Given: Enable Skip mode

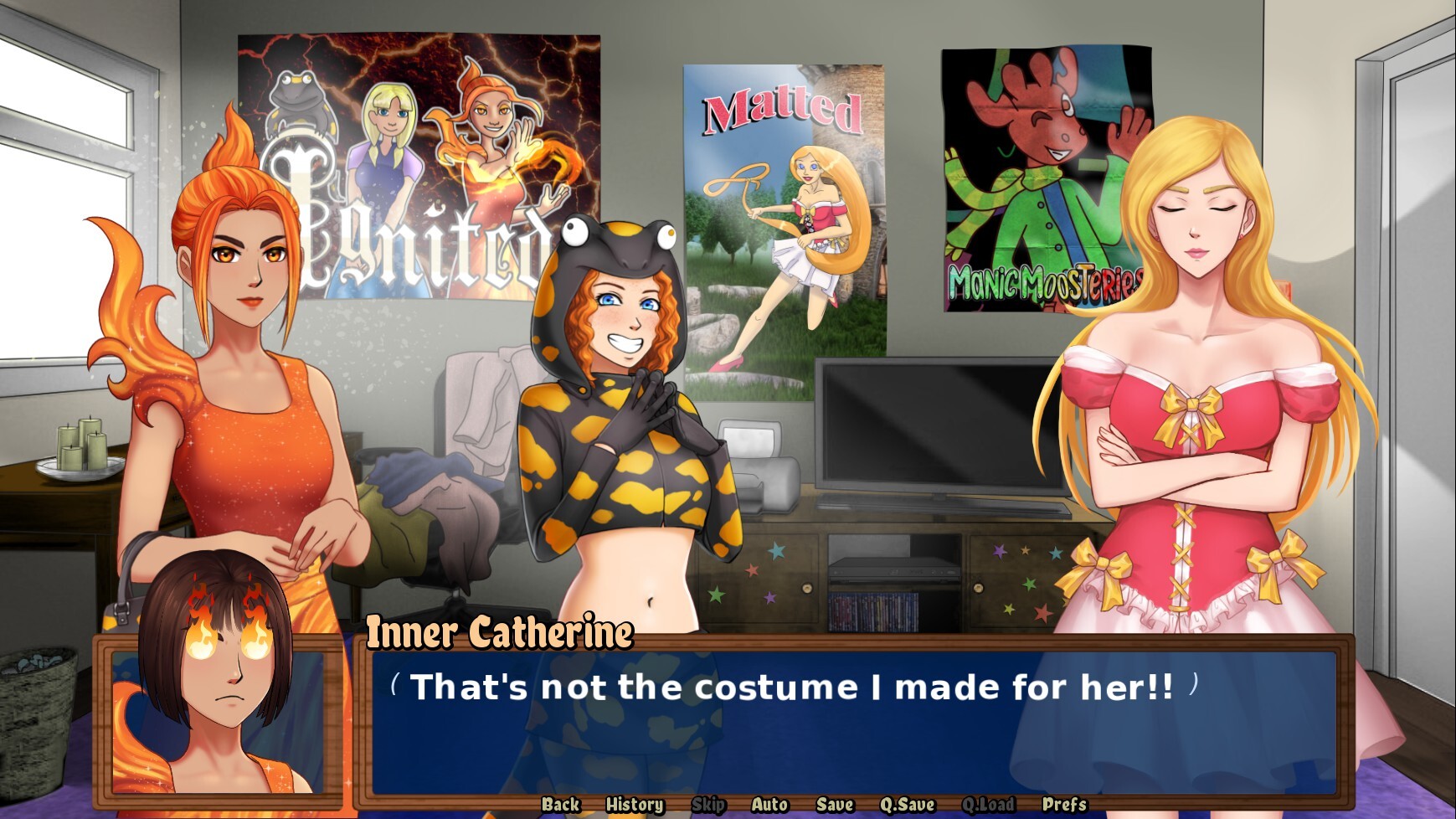Looking at the screenshot, I should 709,803.
